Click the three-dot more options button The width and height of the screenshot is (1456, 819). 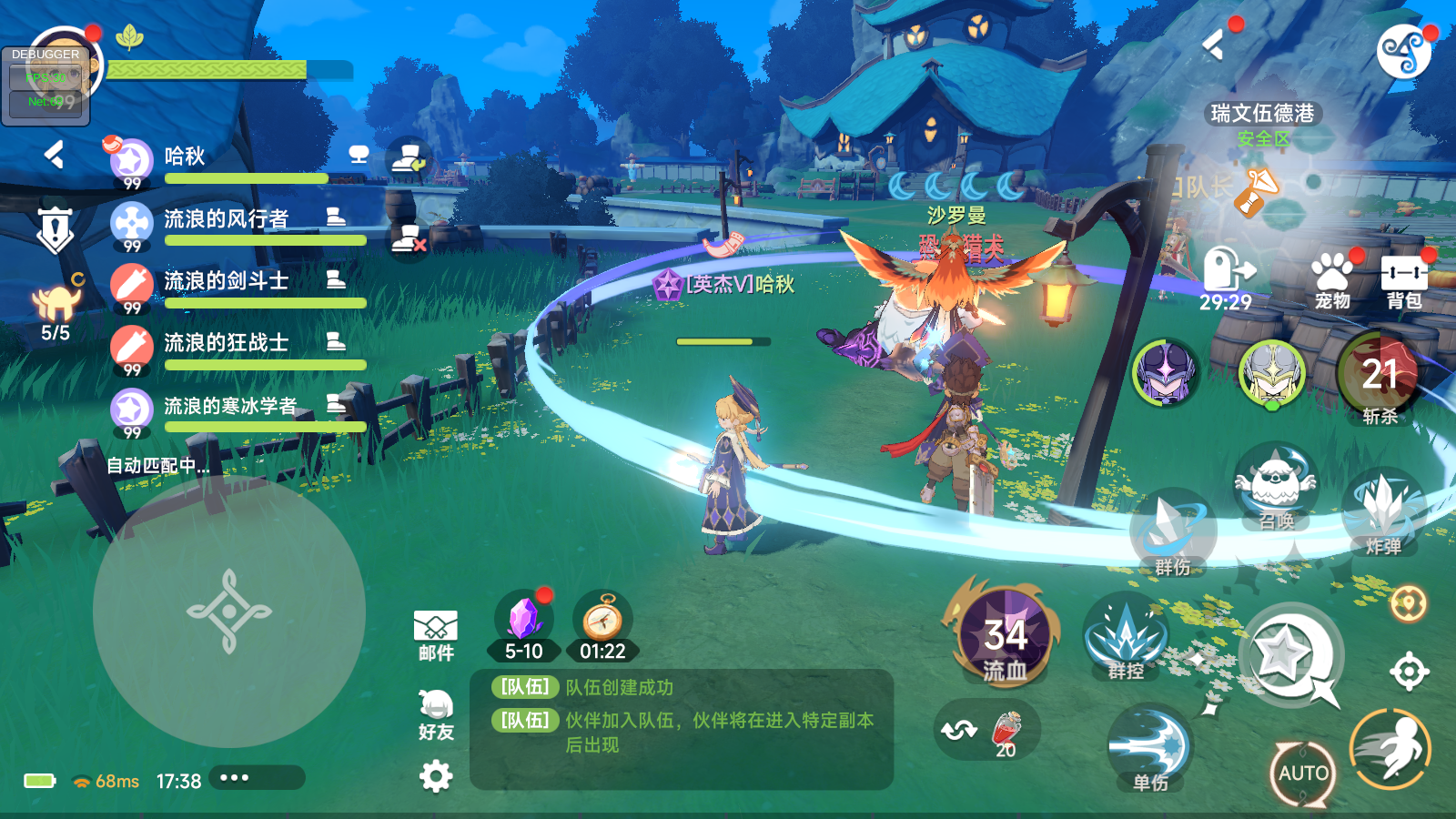[x=234, y=778]
